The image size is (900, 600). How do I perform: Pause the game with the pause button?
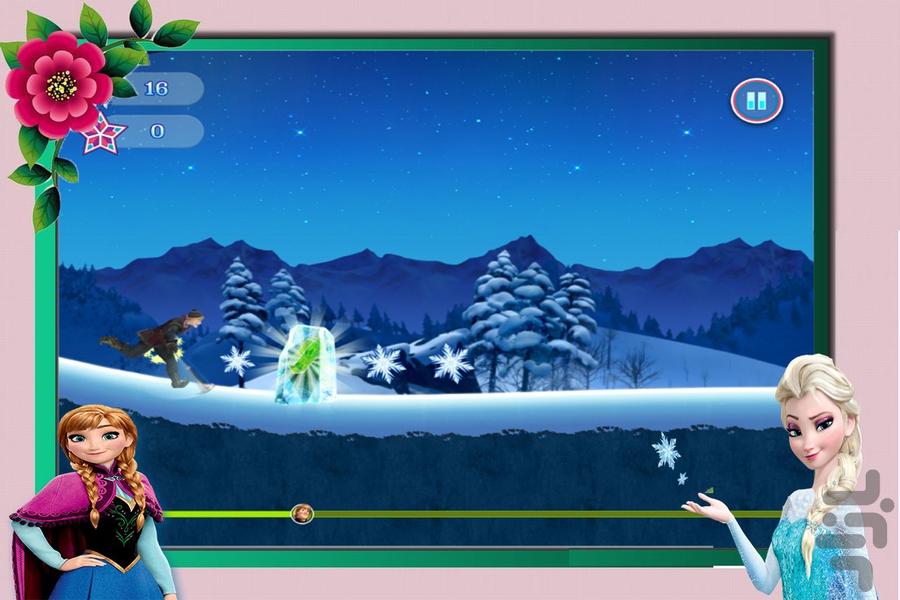pyautogui.click(x=756, y=100)
